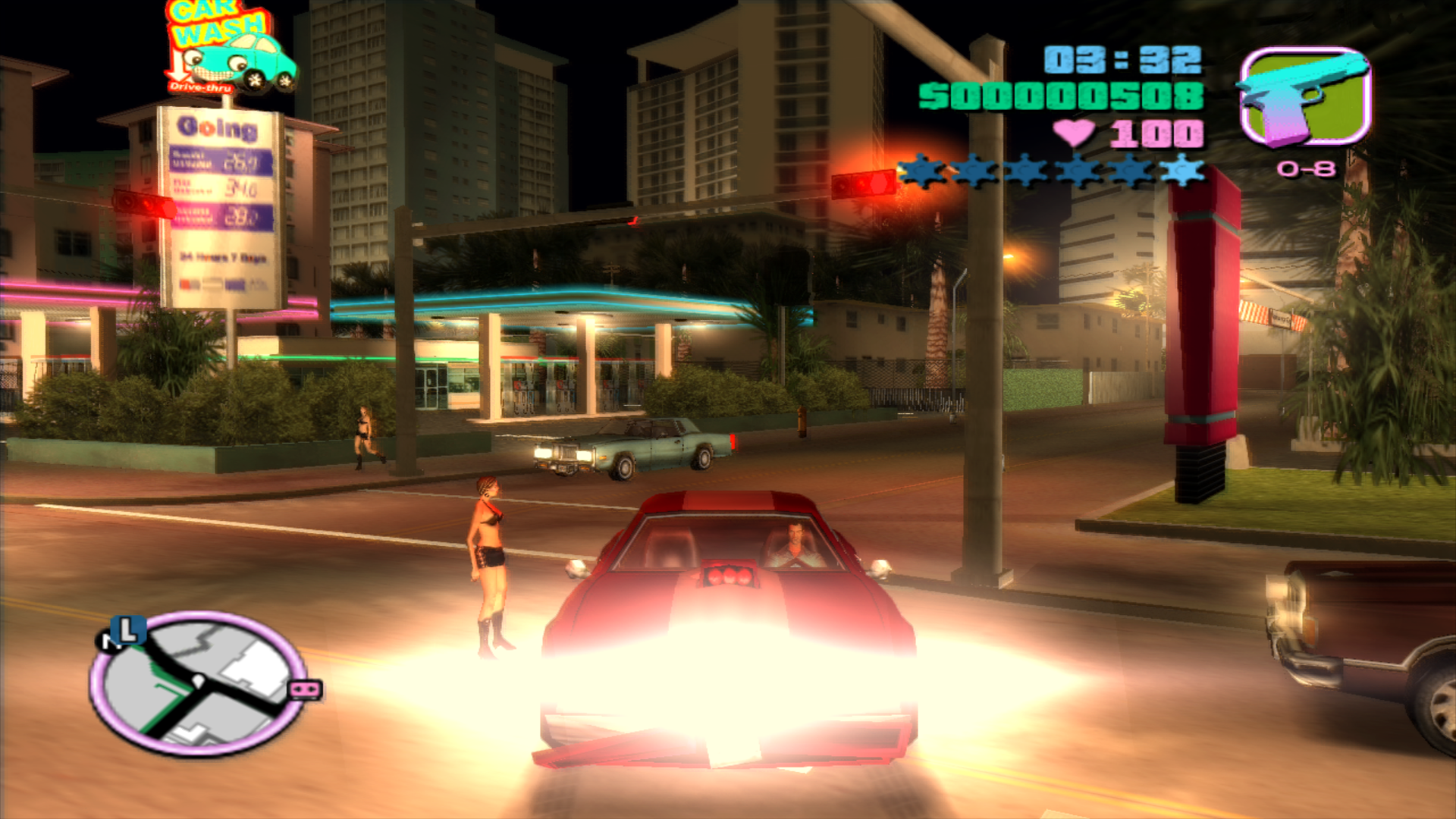Select the pistol weapon icon
Image resolution: width=1456 pixels, height=819 pixels.
click(1304, 97)
